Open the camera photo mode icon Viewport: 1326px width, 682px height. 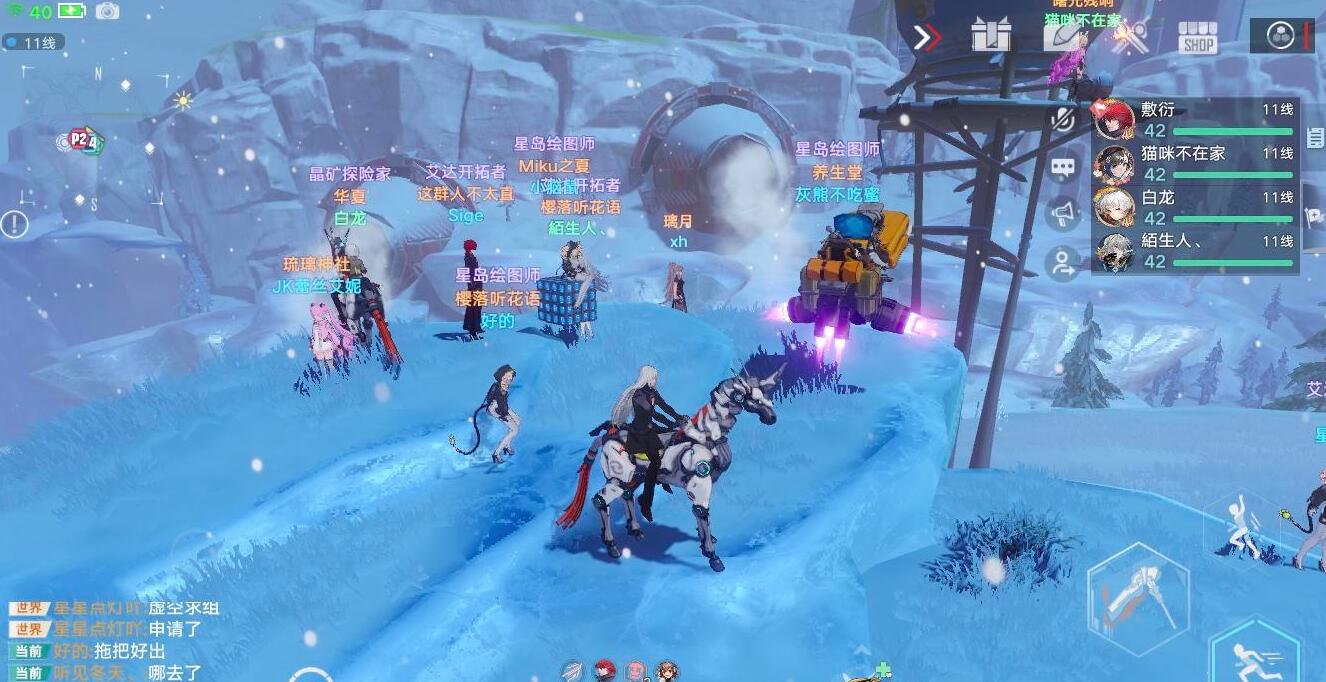pos(107,12)
